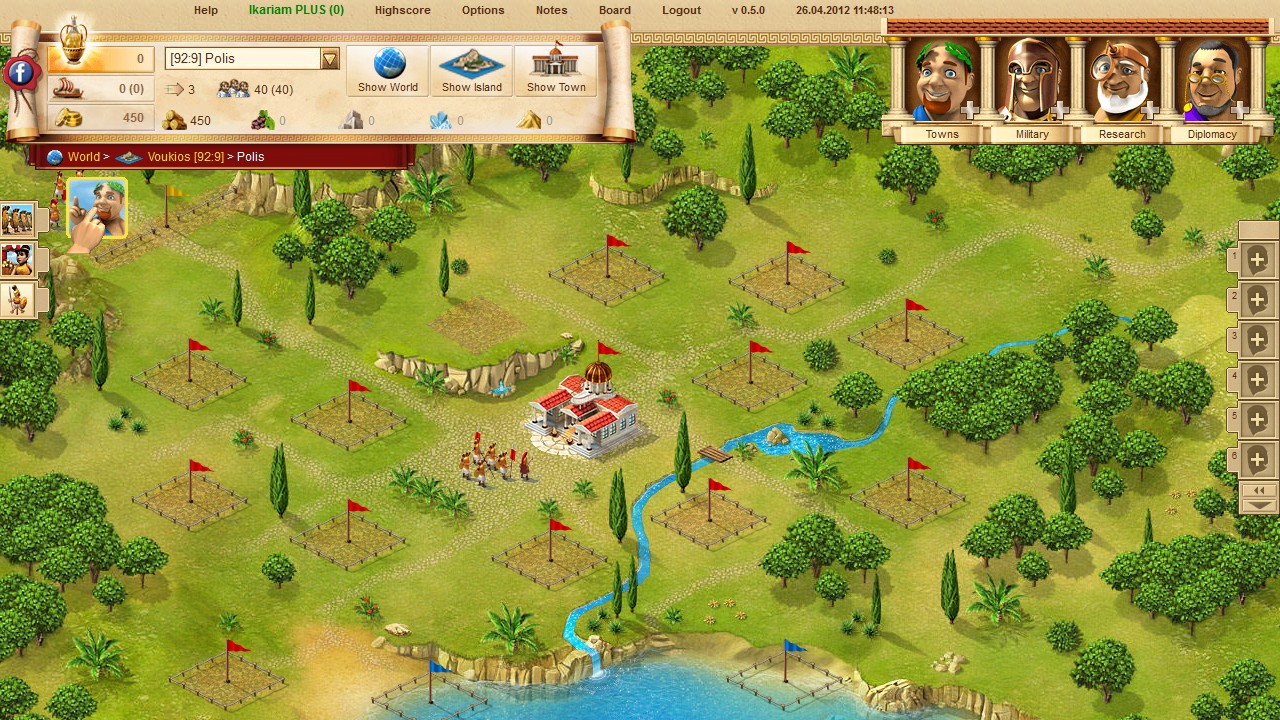1280x720 pixels.
Task: Click the Facebook seal icon
Action: coord(21,73)
